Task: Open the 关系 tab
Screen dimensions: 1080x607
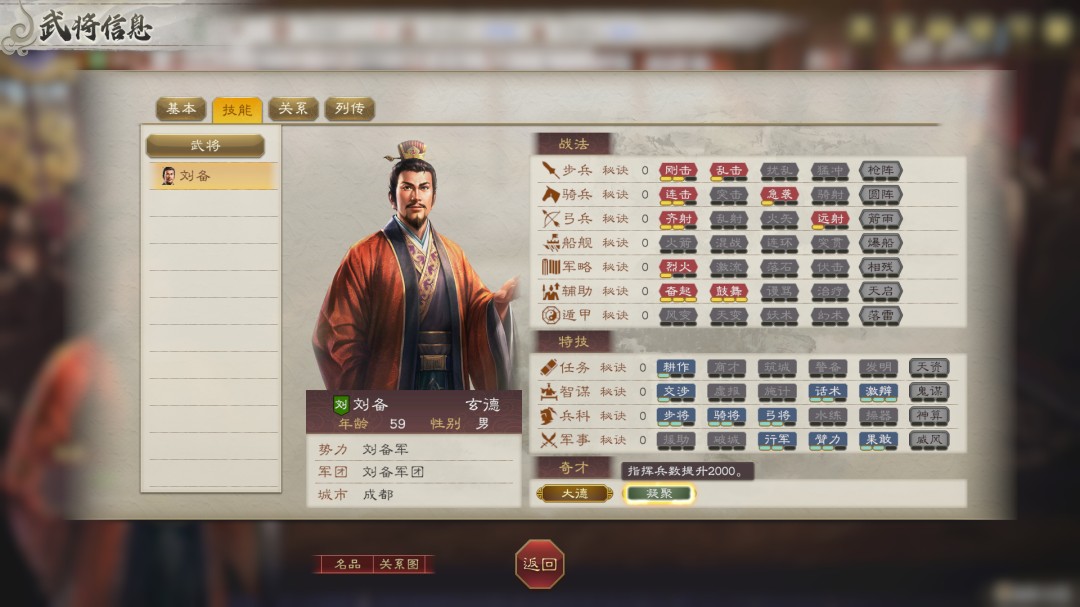Action: click(293, 109)
